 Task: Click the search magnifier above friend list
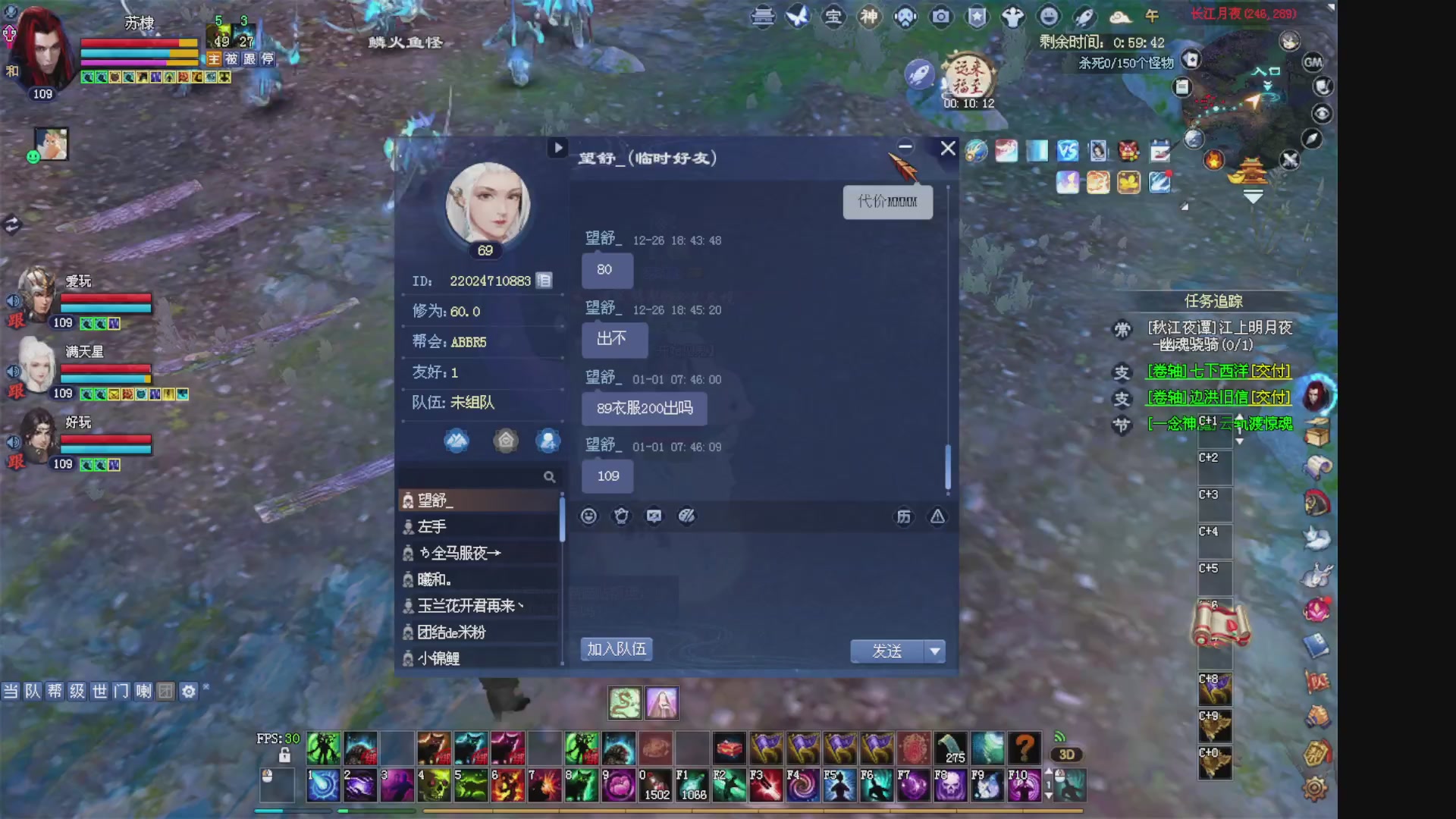click(549, 477)
